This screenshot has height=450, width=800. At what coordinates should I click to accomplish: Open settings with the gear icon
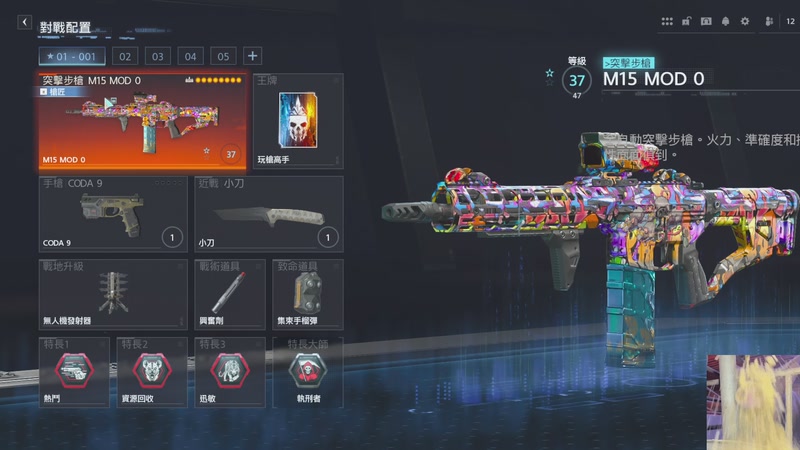click(744, 21)
